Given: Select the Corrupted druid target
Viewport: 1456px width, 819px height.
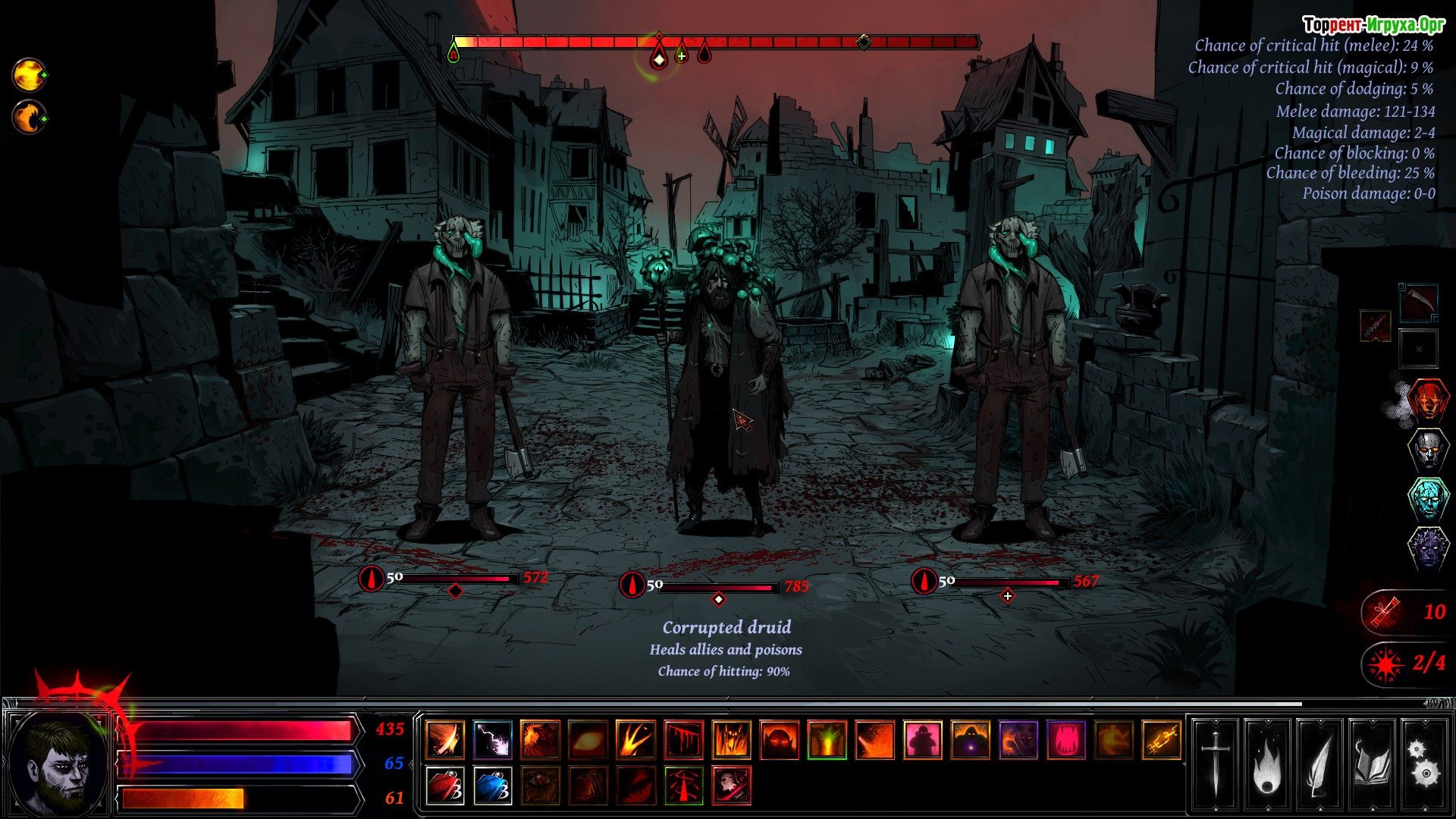Looking at the screenshot, I should click(724, 394).
